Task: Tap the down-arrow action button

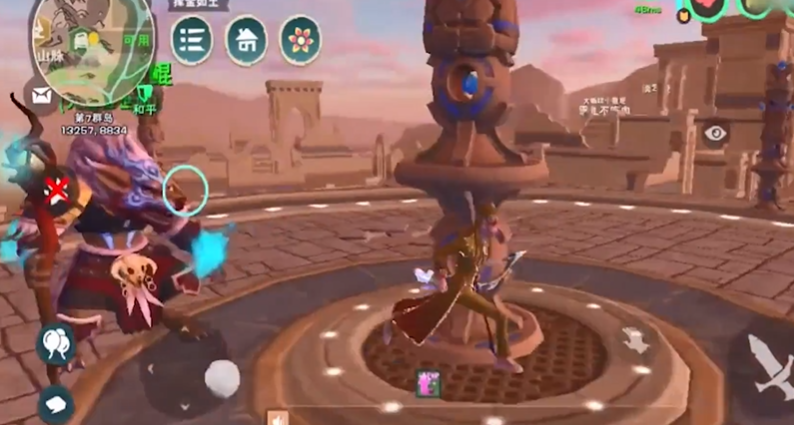Action: point(636,341)
